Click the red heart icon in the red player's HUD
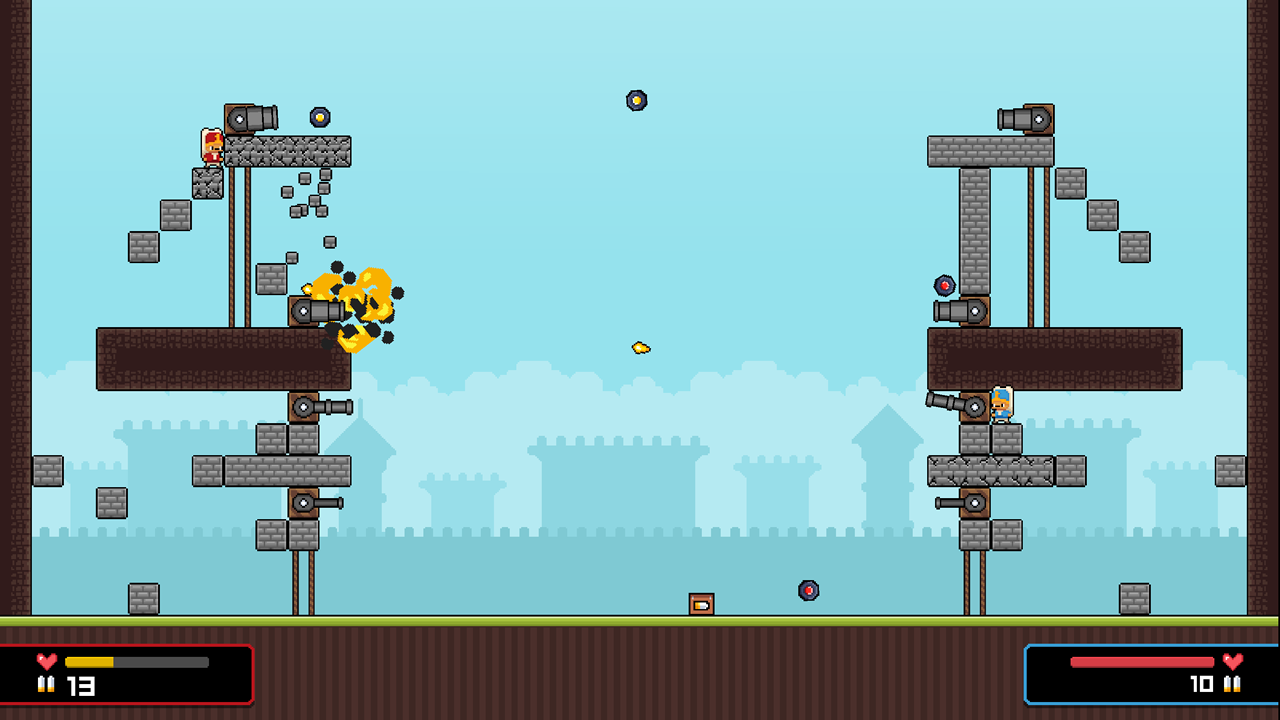 coord(45,661)
